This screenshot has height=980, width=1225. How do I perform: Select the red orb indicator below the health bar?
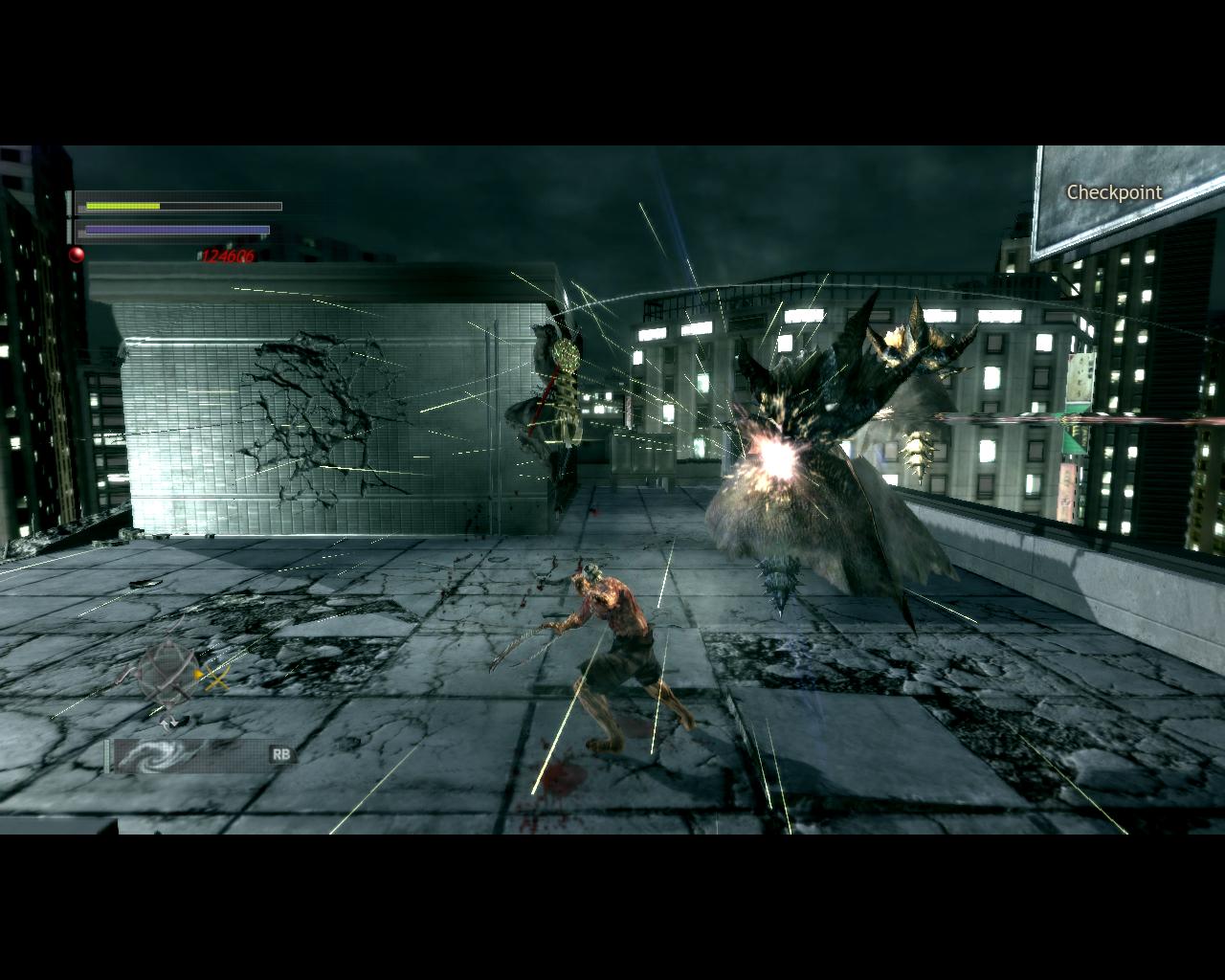pos(77,254)
